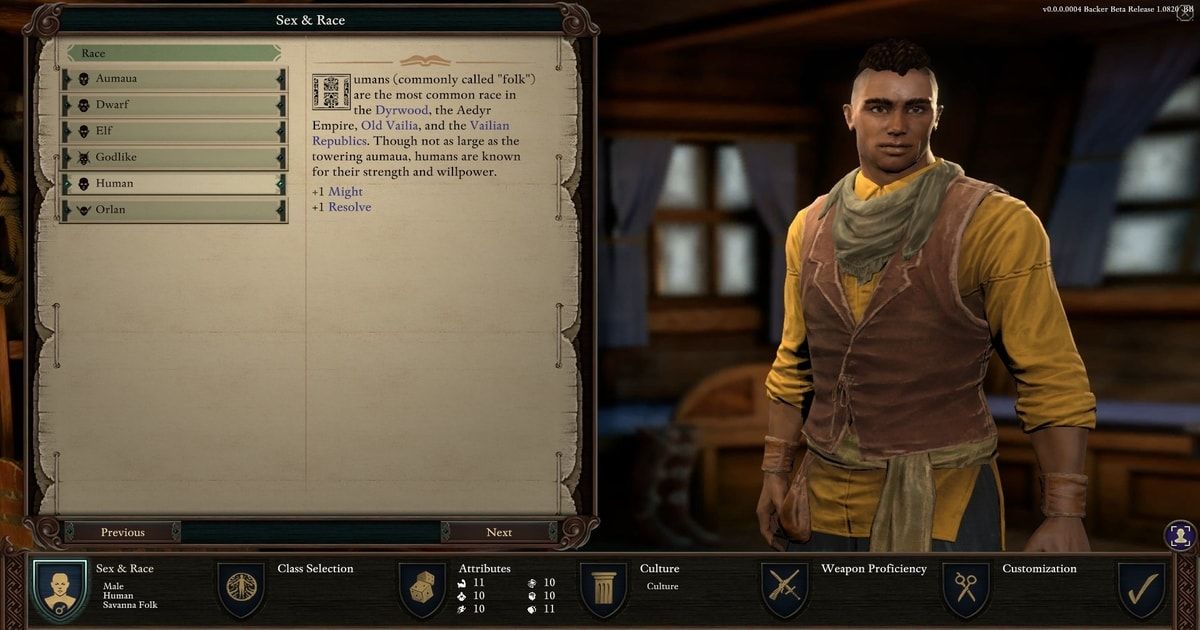Choose the Dwarf race entry

174,105
